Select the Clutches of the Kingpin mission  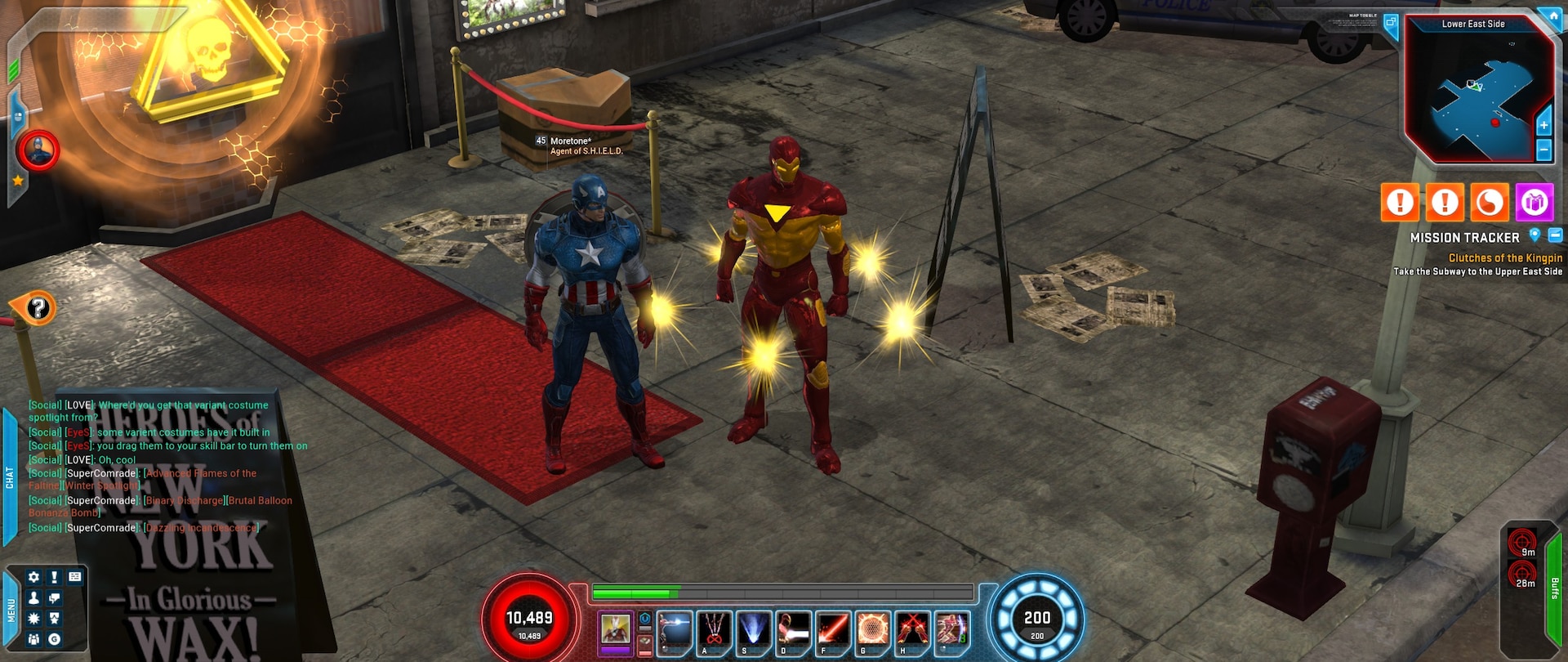[1505, 257]
